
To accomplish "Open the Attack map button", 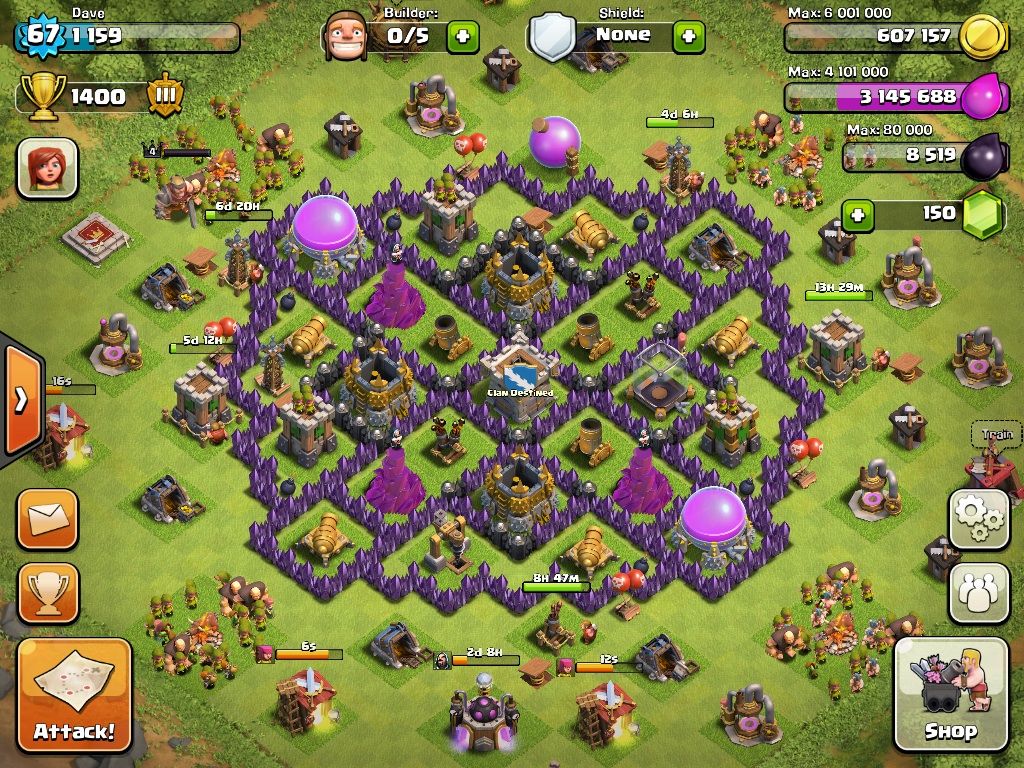I will tap(75, 695).
